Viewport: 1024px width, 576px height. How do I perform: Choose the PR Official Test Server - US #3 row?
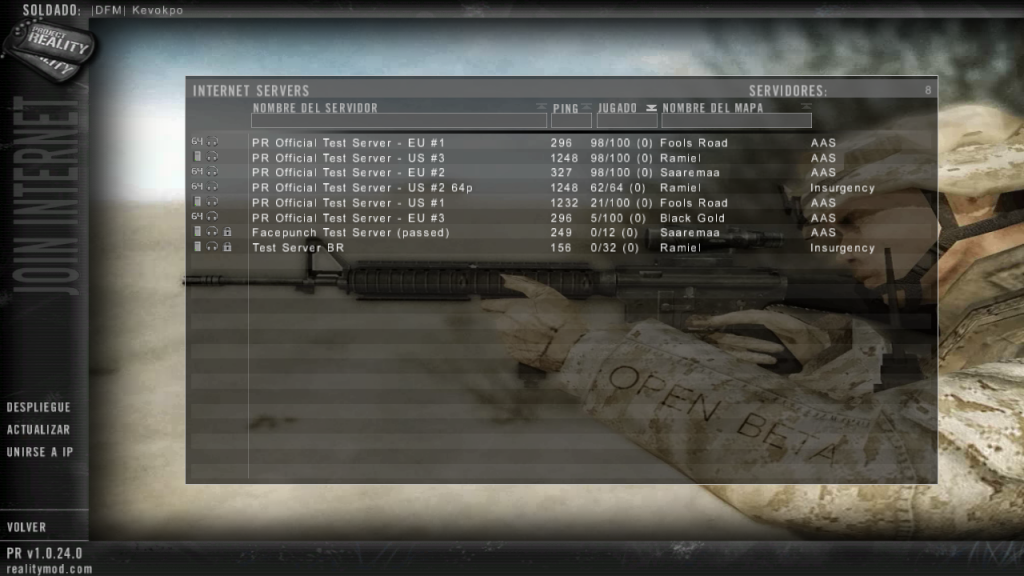348,158
